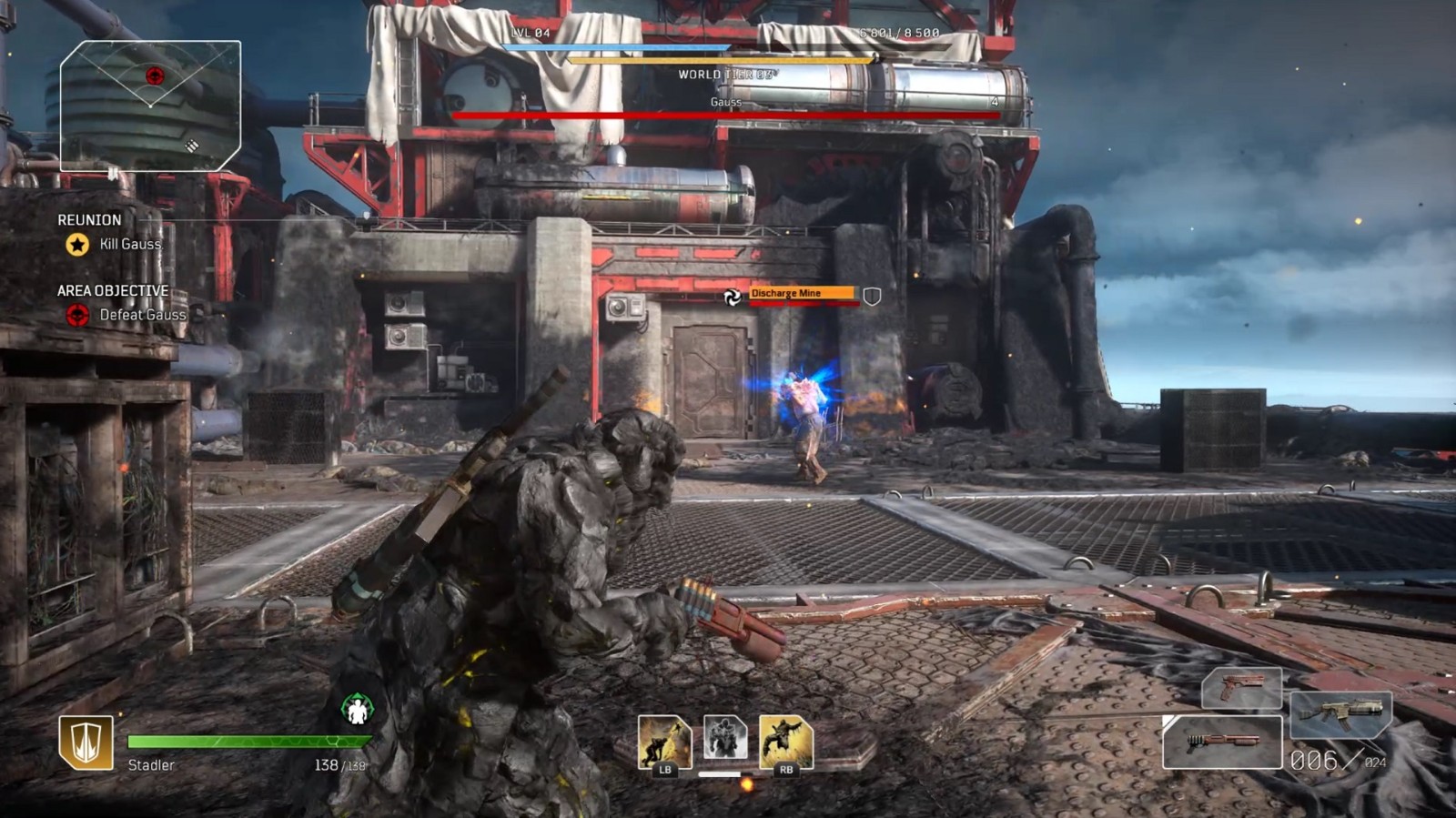The width and height of the screenshot is (1456, 818).
Task: Switch to the assault rifle slot
Action: (x=1340, y=714)
